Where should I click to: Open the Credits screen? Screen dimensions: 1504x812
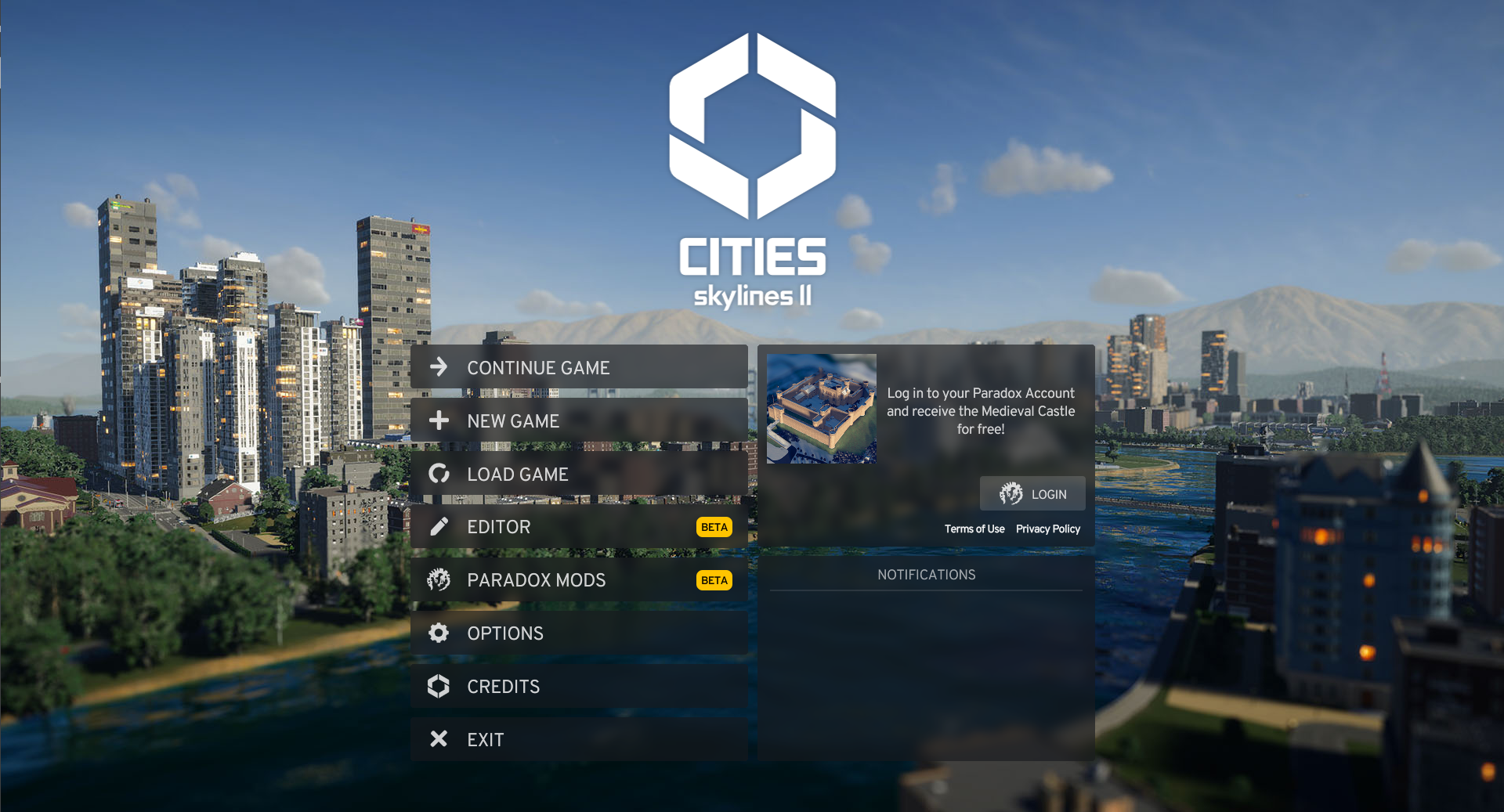(x=503, y=686)
